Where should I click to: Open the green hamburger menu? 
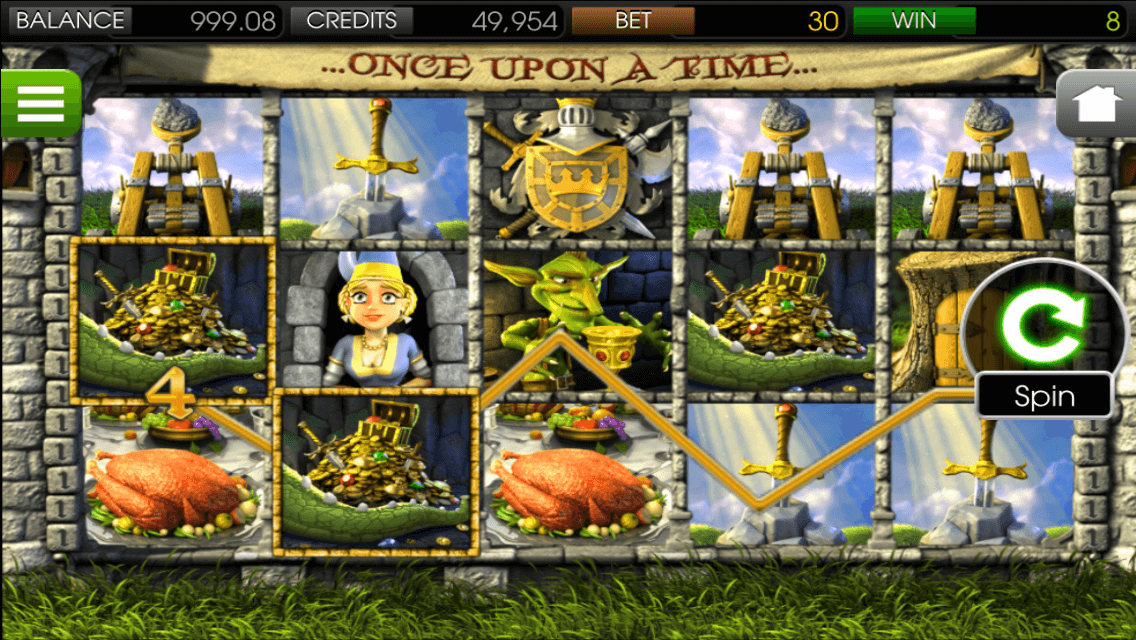(x=40, y=103)
